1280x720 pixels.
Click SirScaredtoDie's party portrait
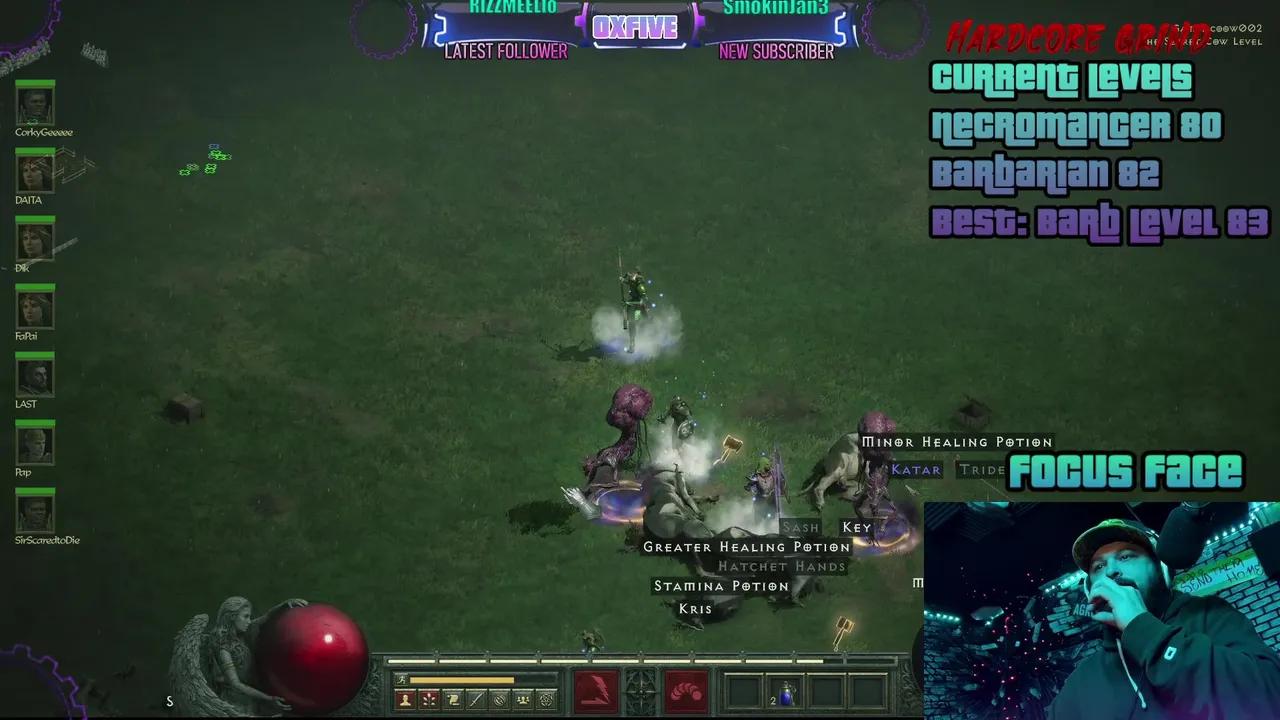pyautogui.click(x=35, y=513)
